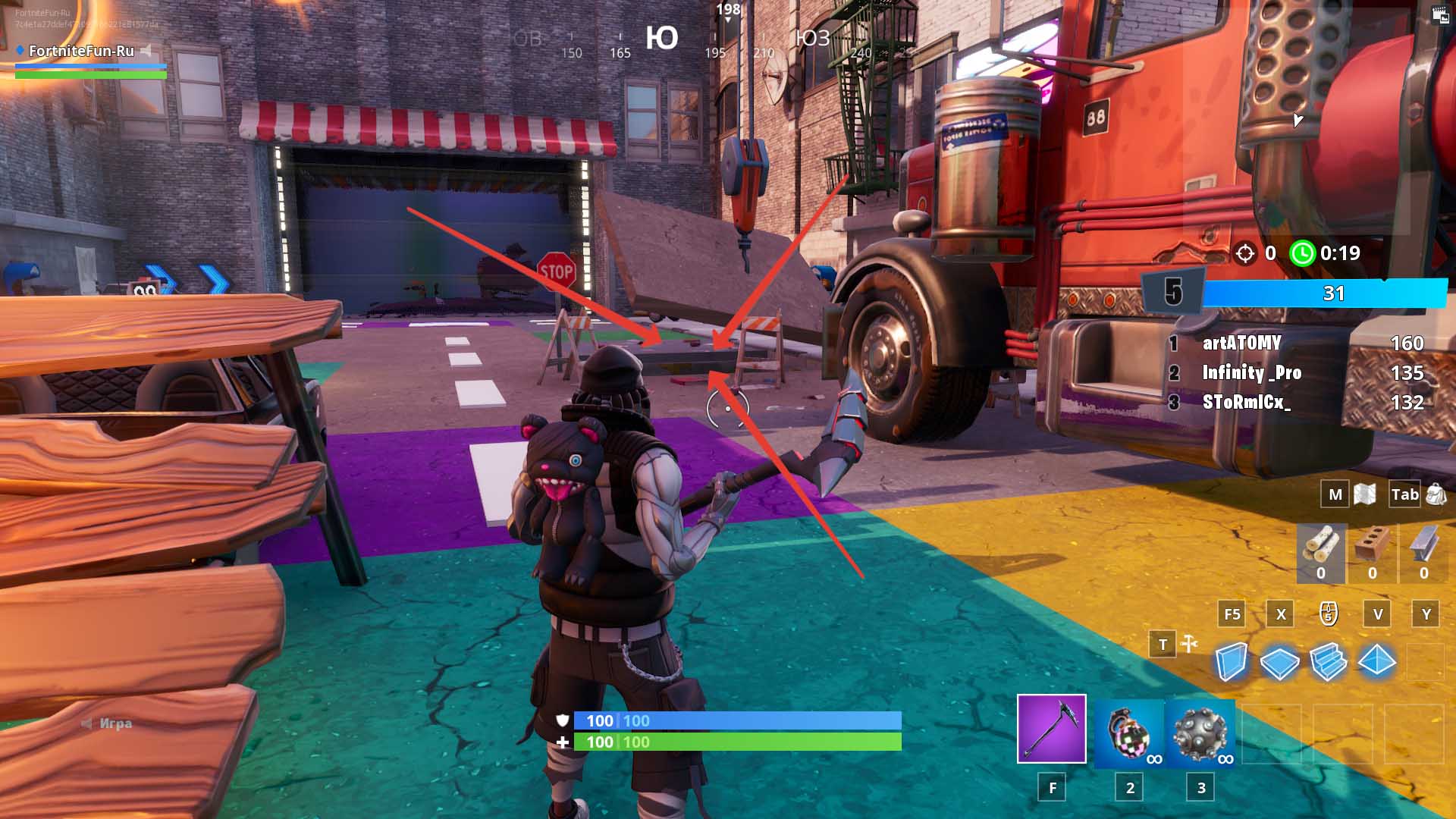Image resolution: width=1456 pixels, height=819 pixels.
Task: Select the Boogie Bomb hotbar slot
Action: coord(1129,733)
